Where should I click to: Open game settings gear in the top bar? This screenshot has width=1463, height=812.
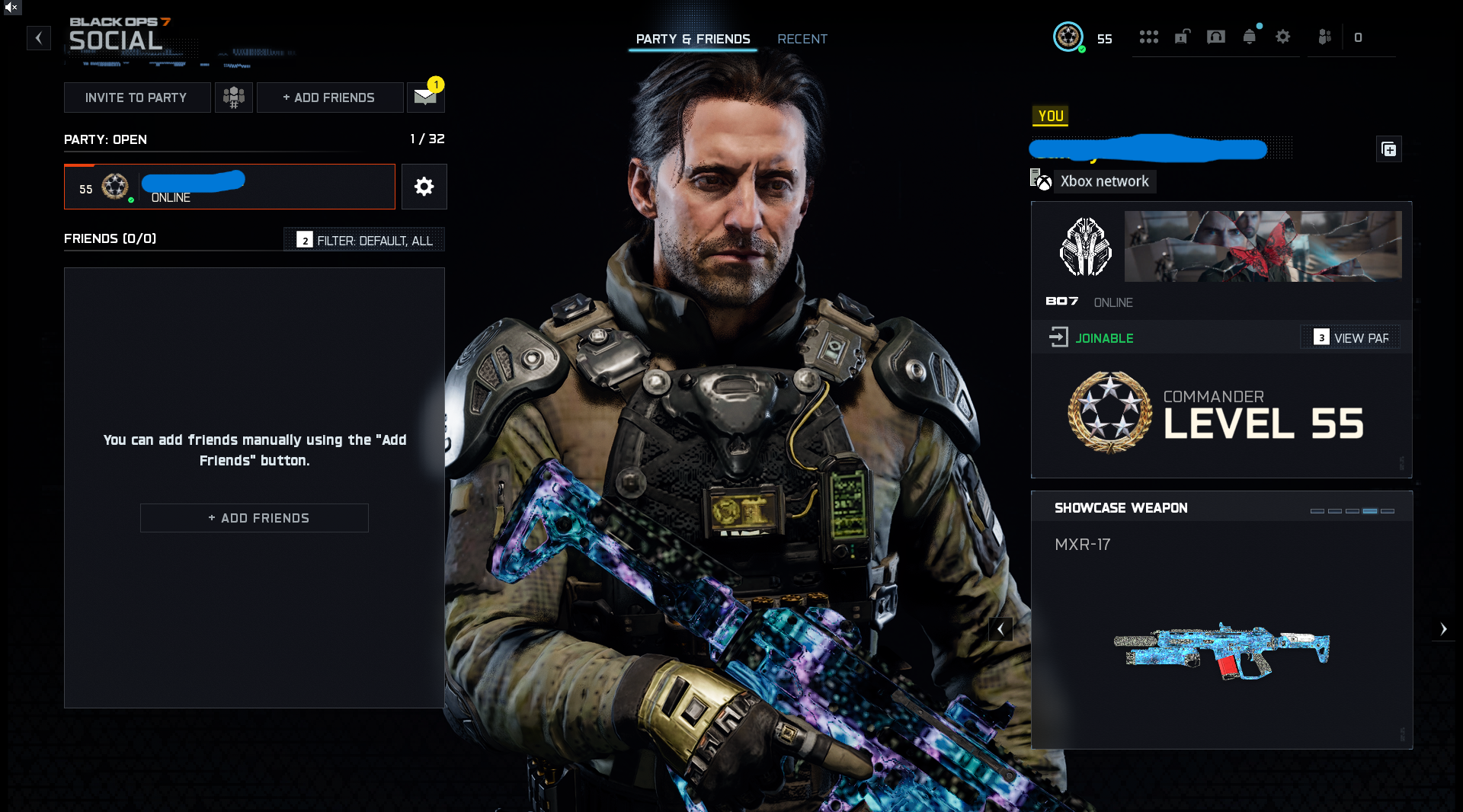coord(1283,37)
